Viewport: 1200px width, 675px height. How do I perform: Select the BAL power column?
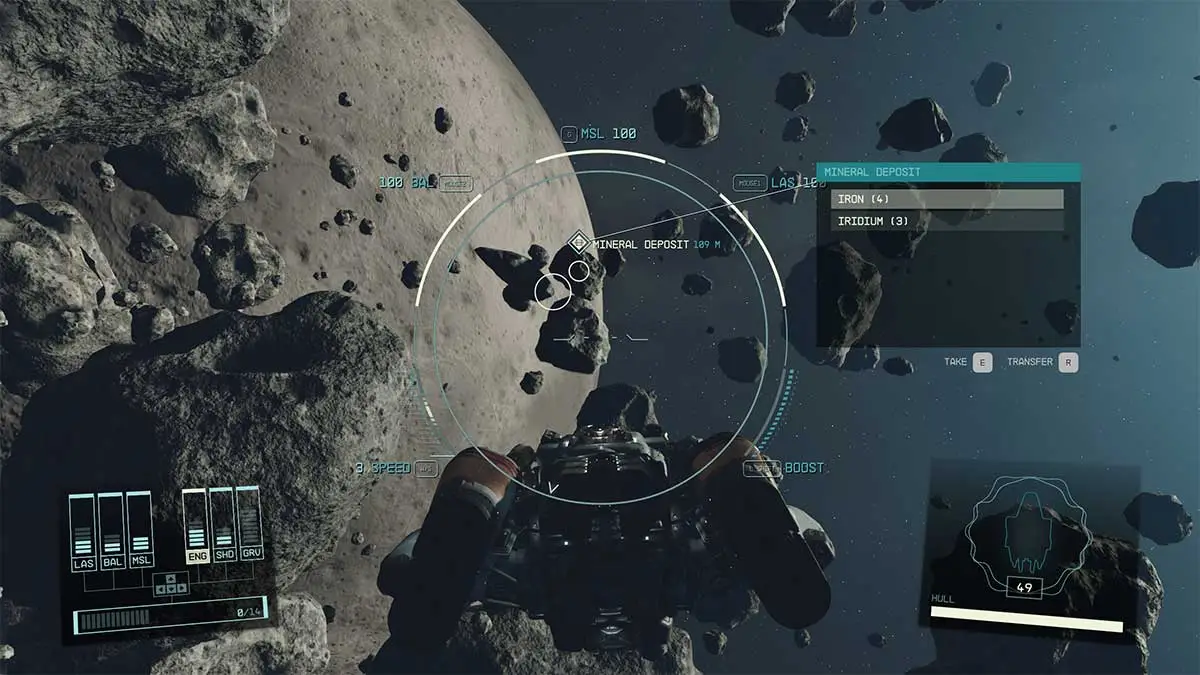tap(112, 530)
